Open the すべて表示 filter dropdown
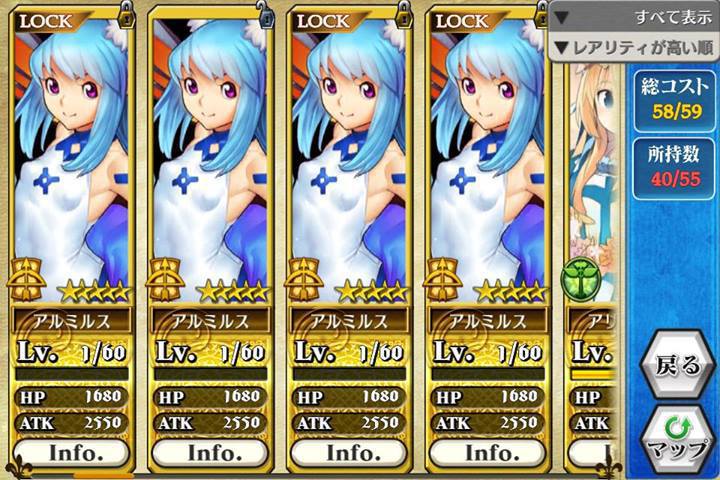This screenshot has width=720, height=480. tap(634, 17)
